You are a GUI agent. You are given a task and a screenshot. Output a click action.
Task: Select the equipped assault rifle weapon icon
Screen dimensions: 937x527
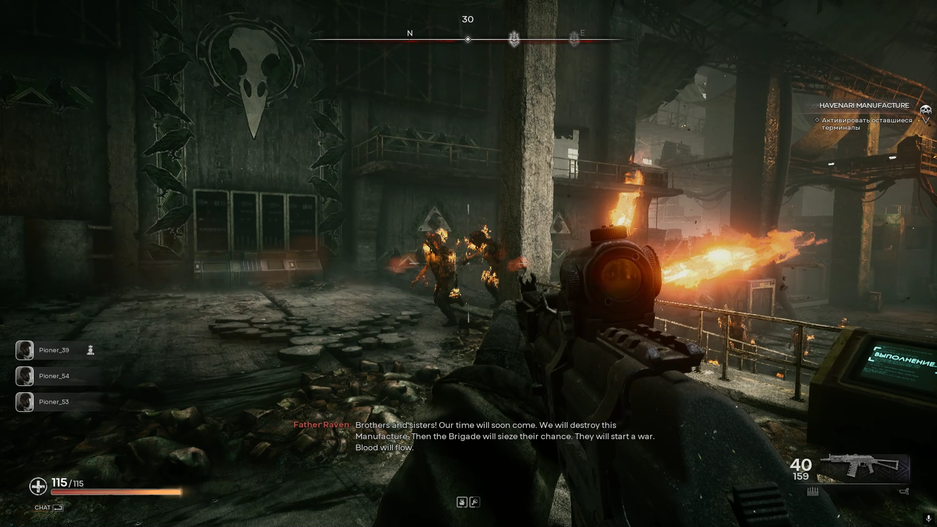[x=863, y=466]
